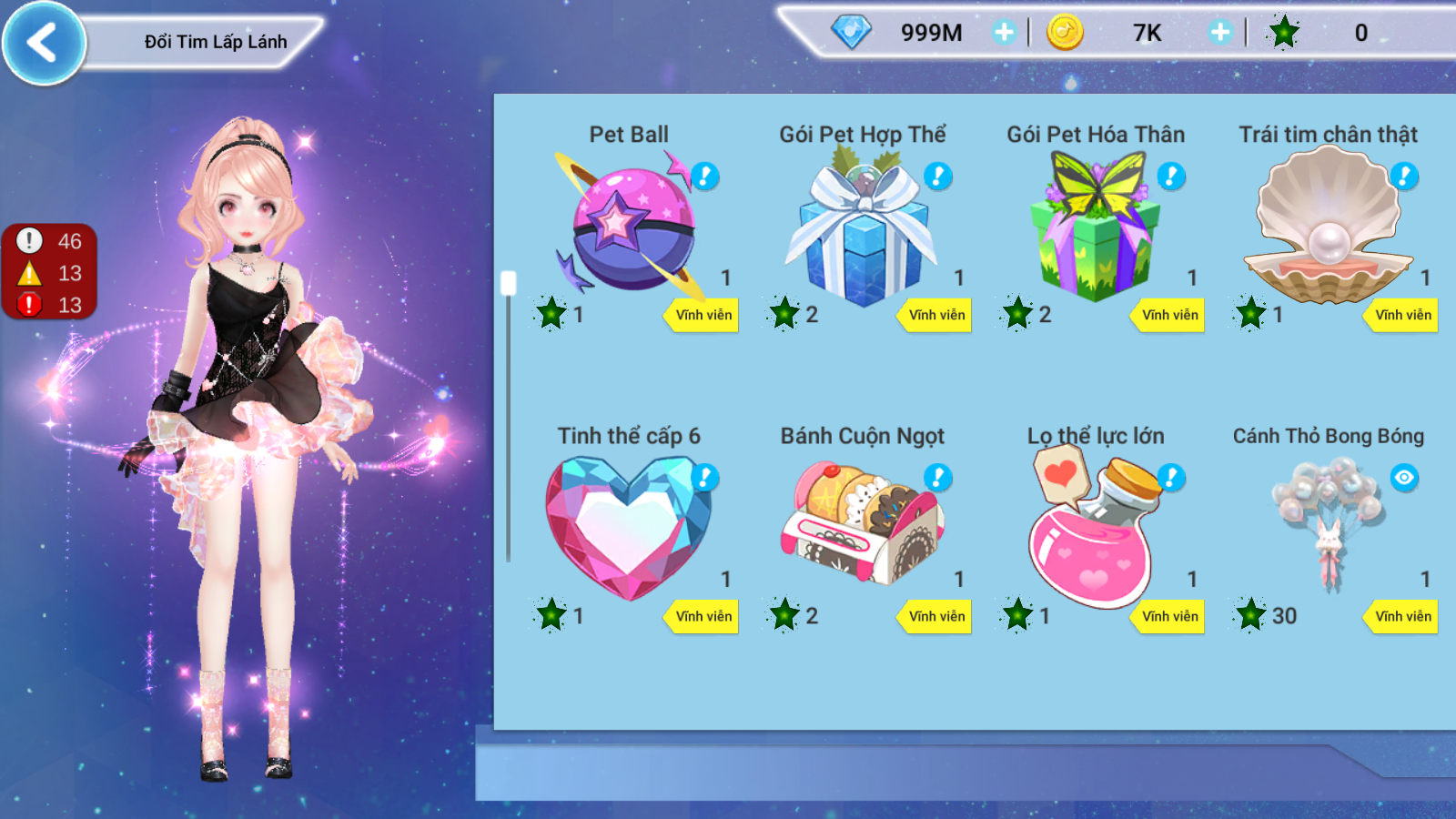Show info for the Pet Ball

click(x=705, y=176)
